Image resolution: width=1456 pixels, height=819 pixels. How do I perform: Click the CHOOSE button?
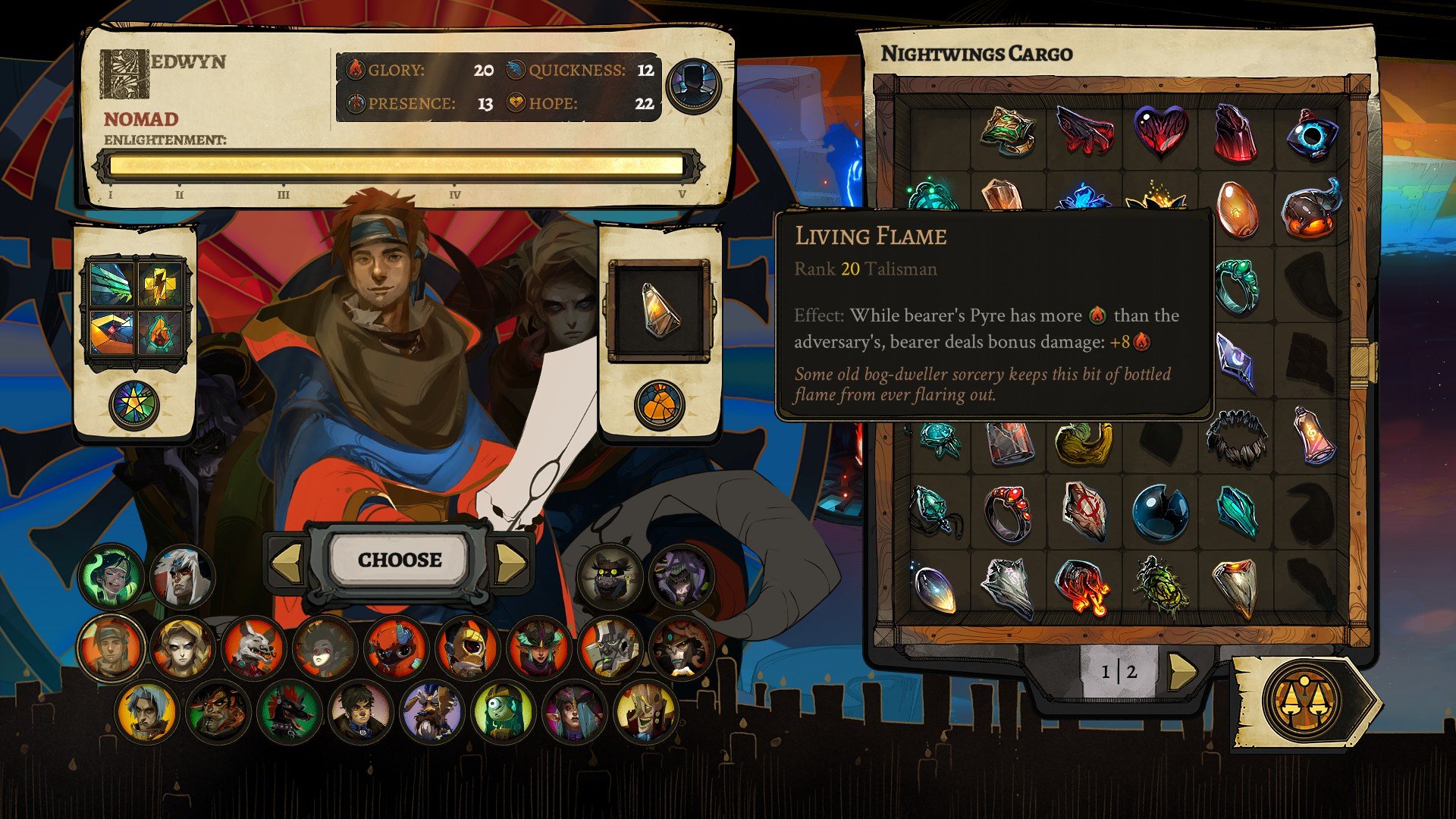(x=400, y=560)
